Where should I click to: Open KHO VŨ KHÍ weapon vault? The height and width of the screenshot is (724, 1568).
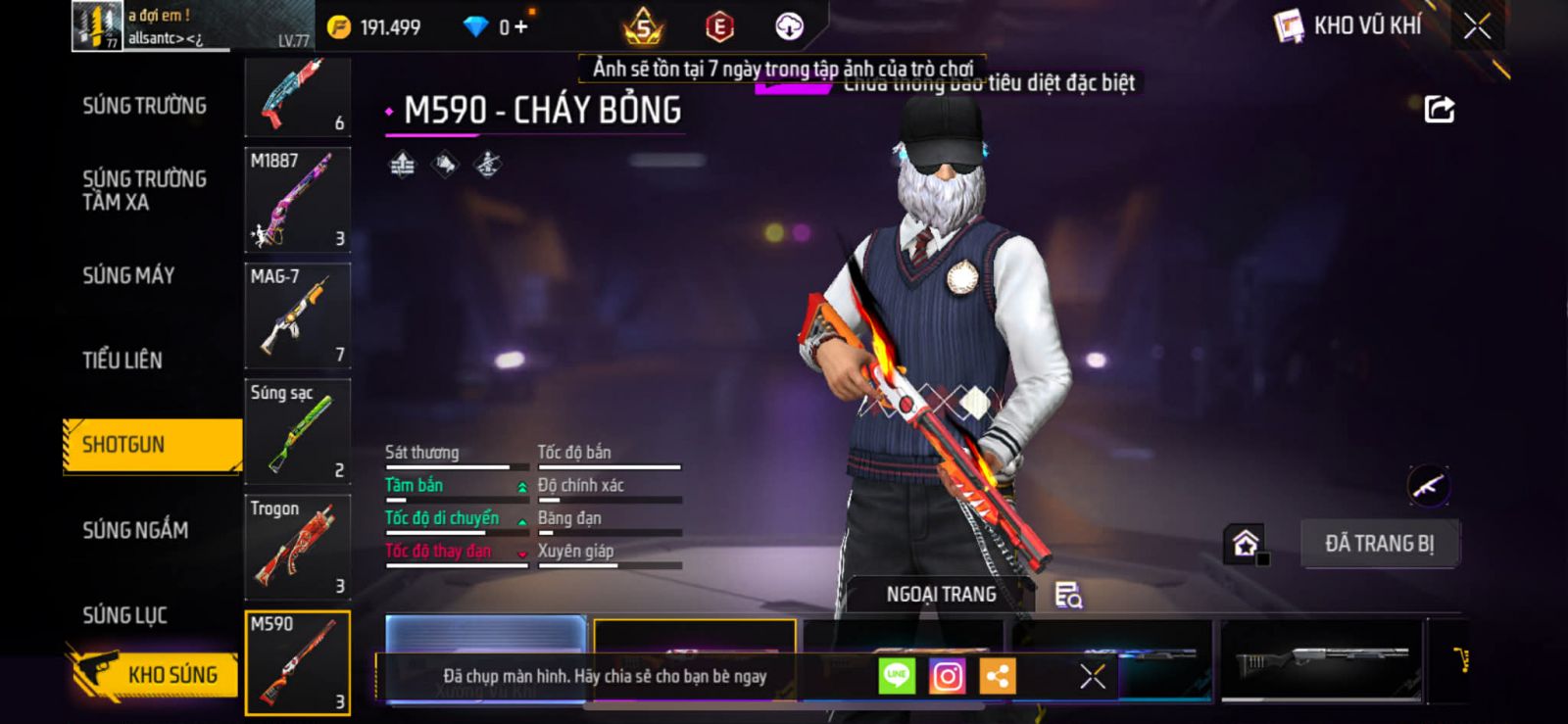point(1348,26)
